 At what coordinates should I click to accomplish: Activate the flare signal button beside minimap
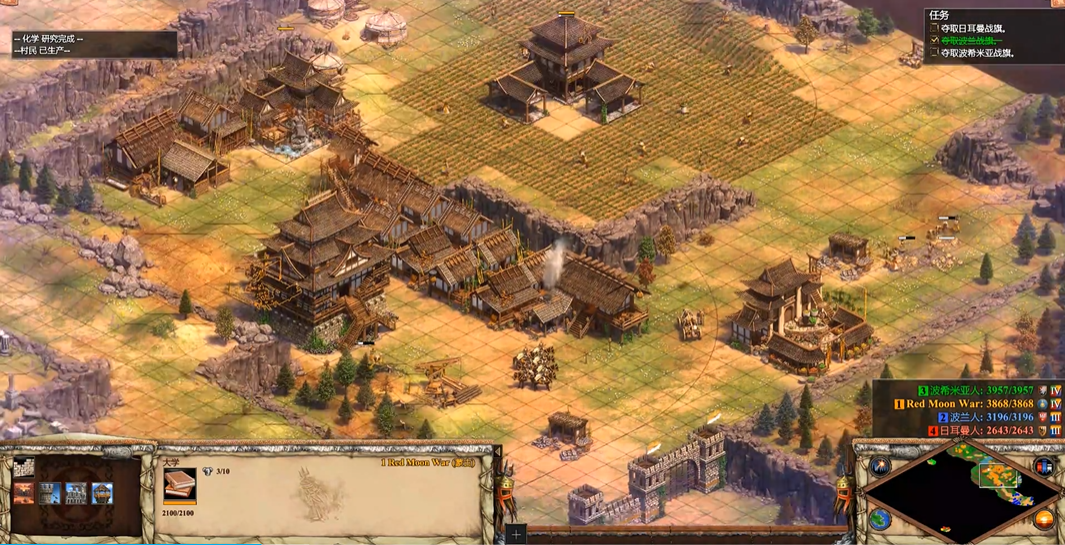click(x=880, y=467)
